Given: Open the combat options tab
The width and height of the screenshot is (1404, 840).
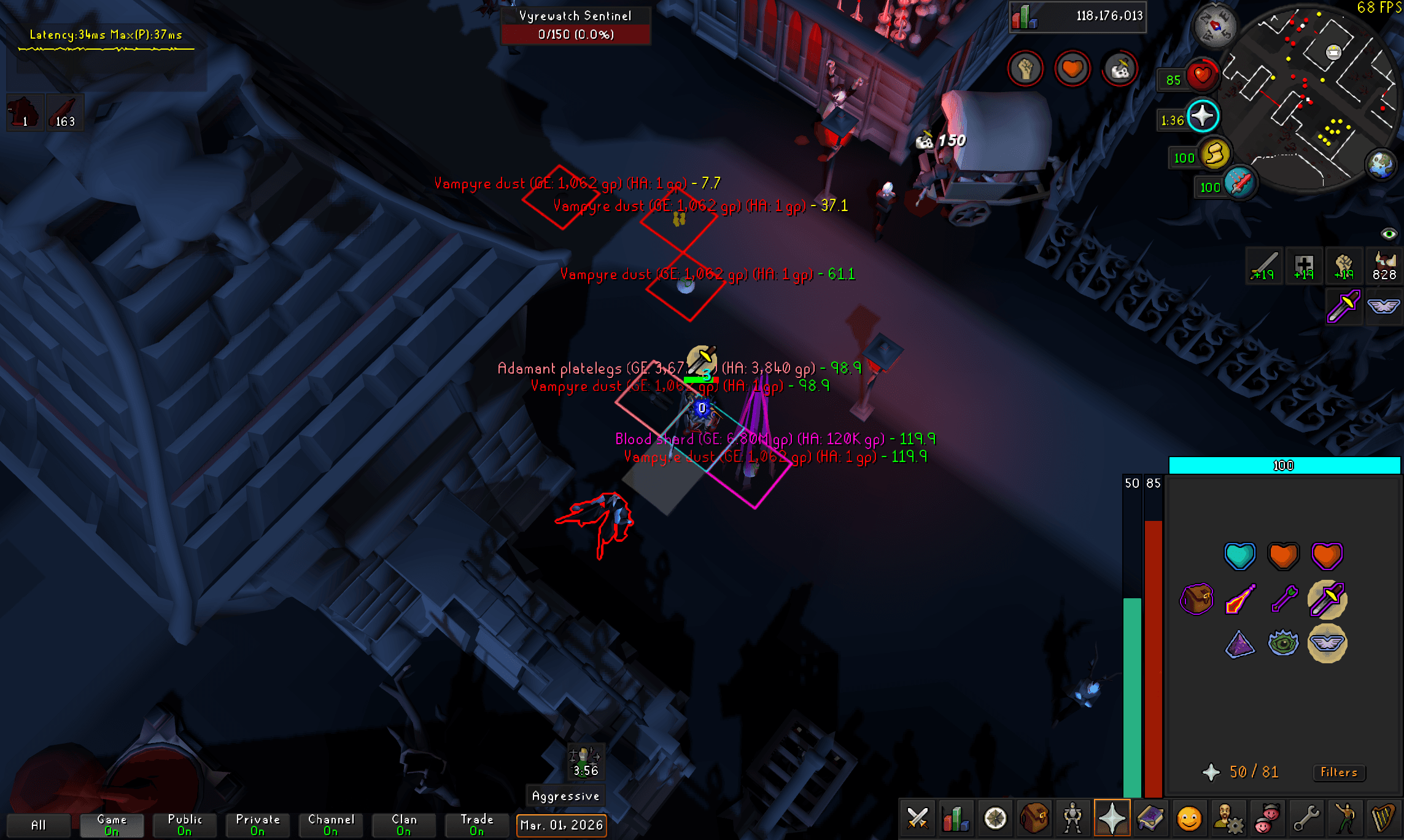Looking at the screenshot, I should 918,818.
